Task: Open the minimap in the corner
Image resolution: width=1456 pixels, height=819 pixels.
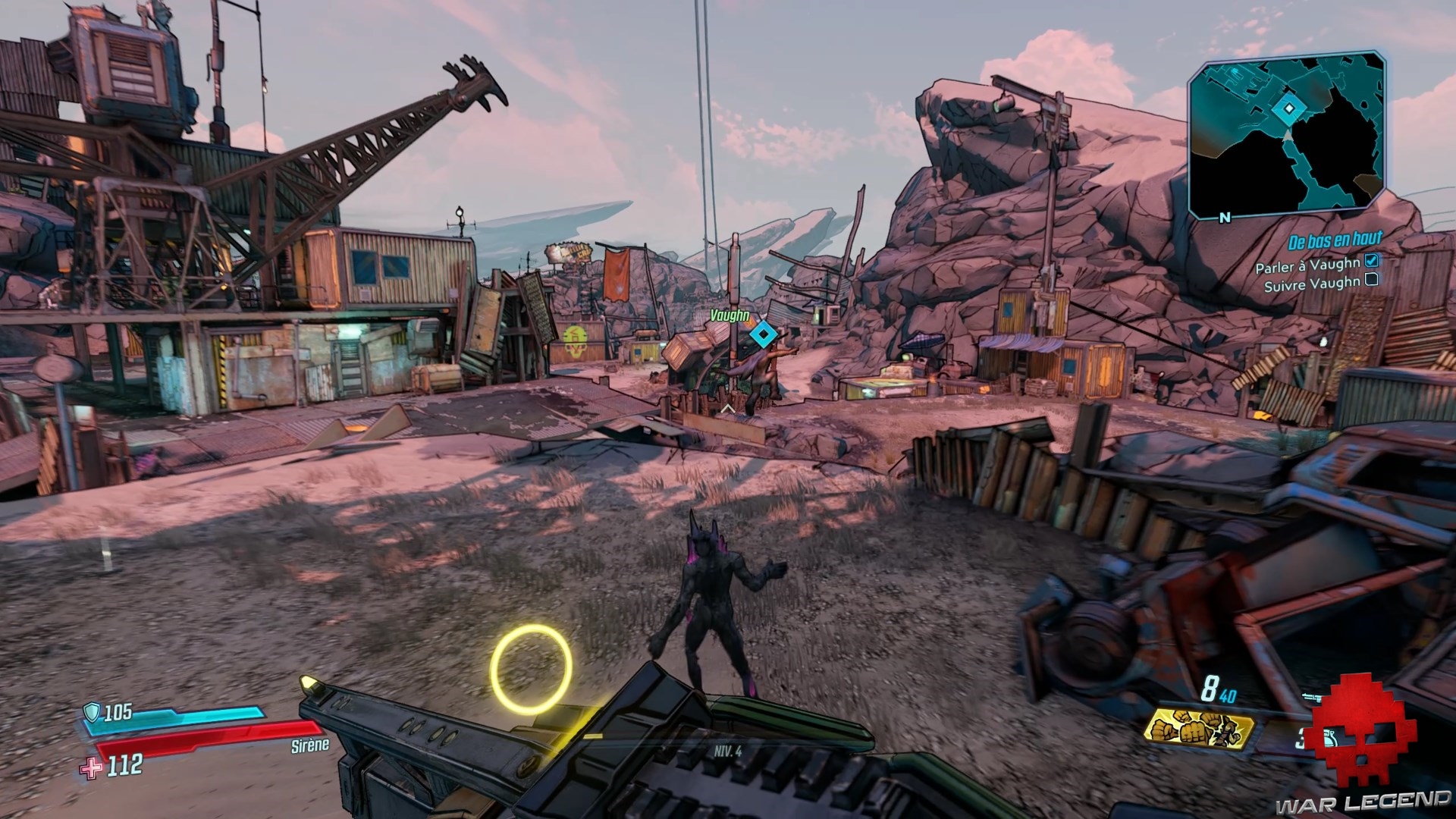Action: click(1287, 136)
